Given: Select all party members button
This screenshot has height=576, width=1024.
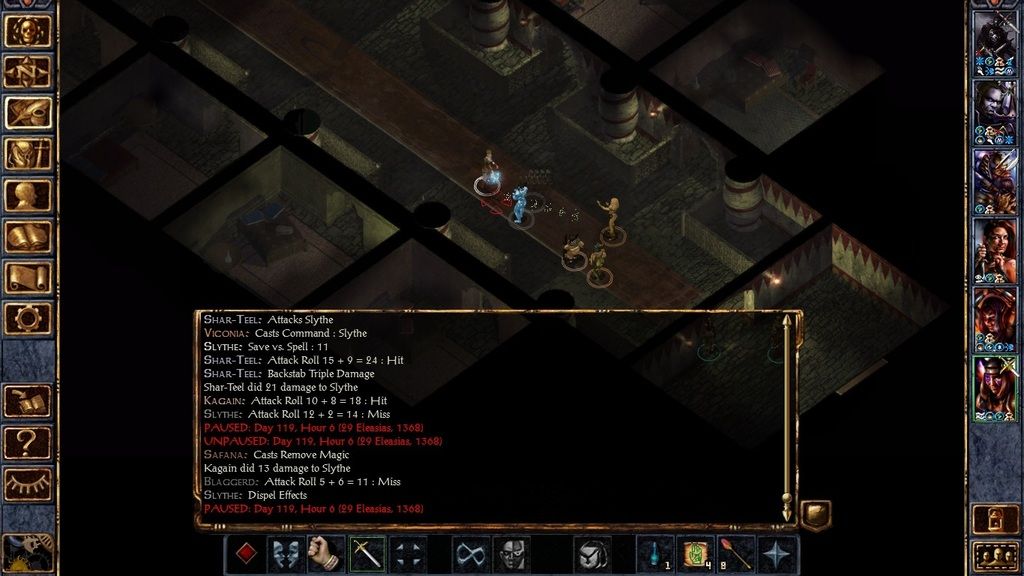Looking at the screenshot, I should pyautogui.click(x=995, y=555).
